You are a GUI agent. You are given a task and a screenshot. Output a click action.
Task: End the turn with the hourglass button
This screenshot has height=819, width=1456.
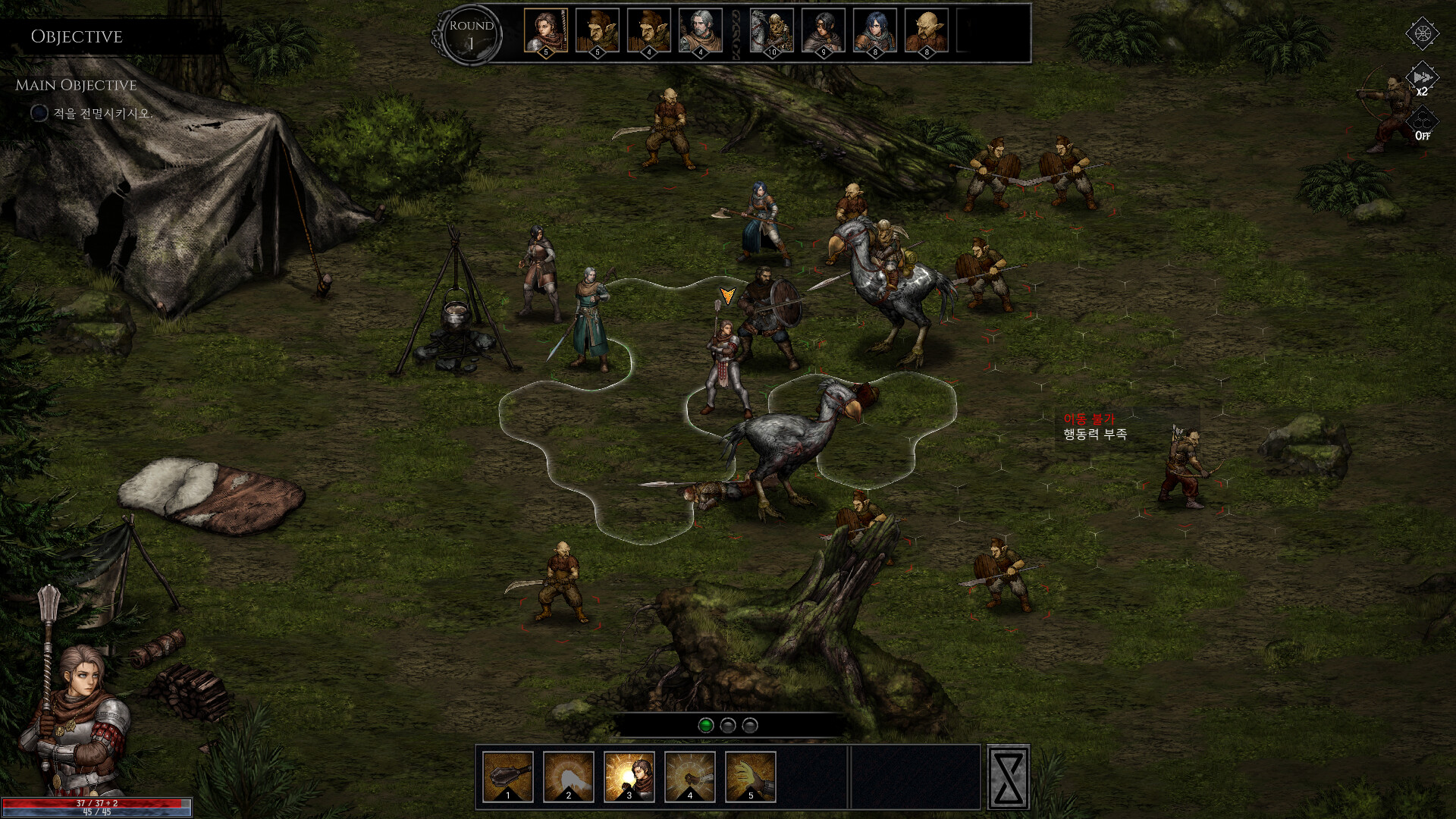point(1009,777)
